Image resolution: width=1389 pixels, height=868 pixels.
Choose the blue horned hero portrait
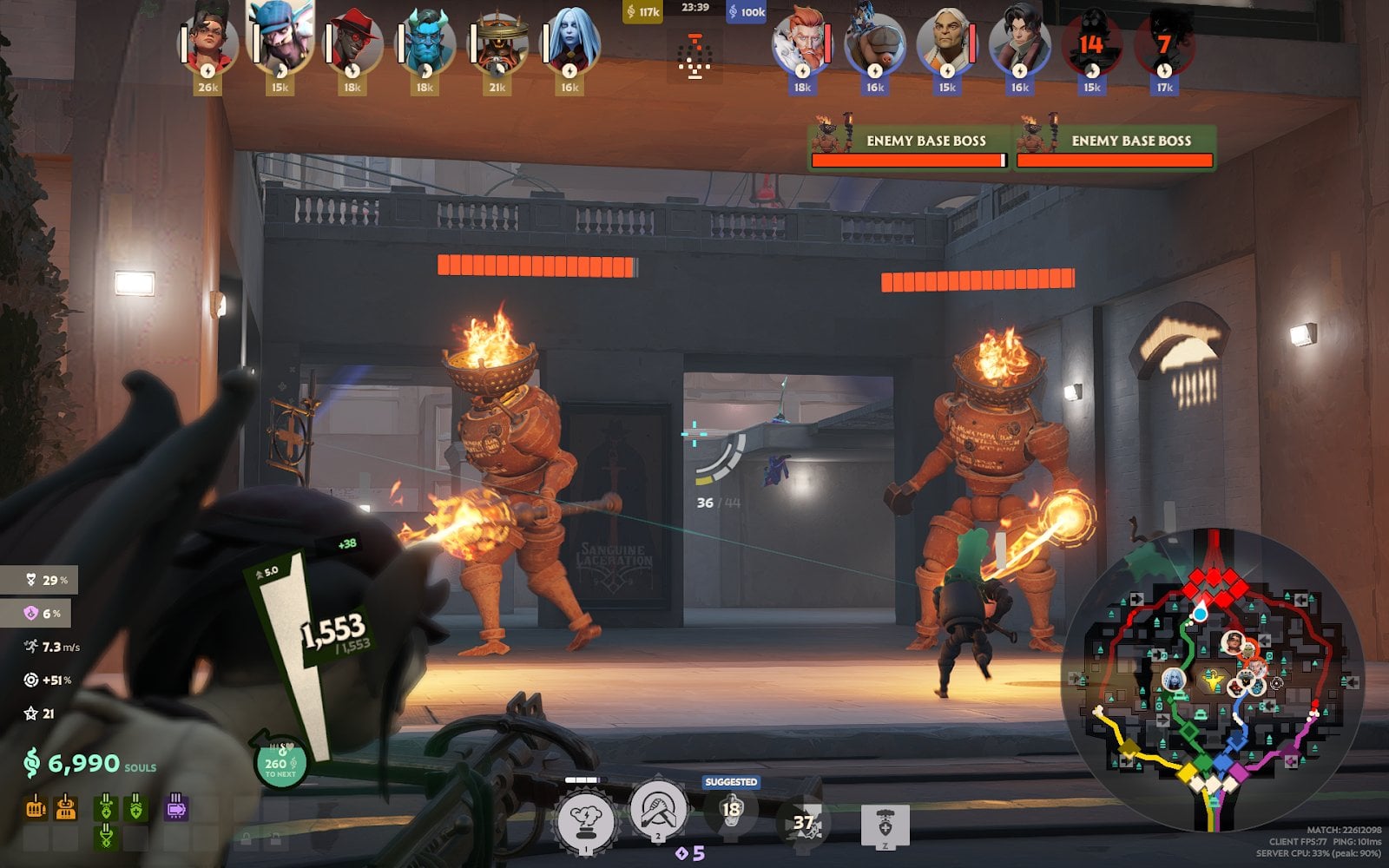point(425,43)
